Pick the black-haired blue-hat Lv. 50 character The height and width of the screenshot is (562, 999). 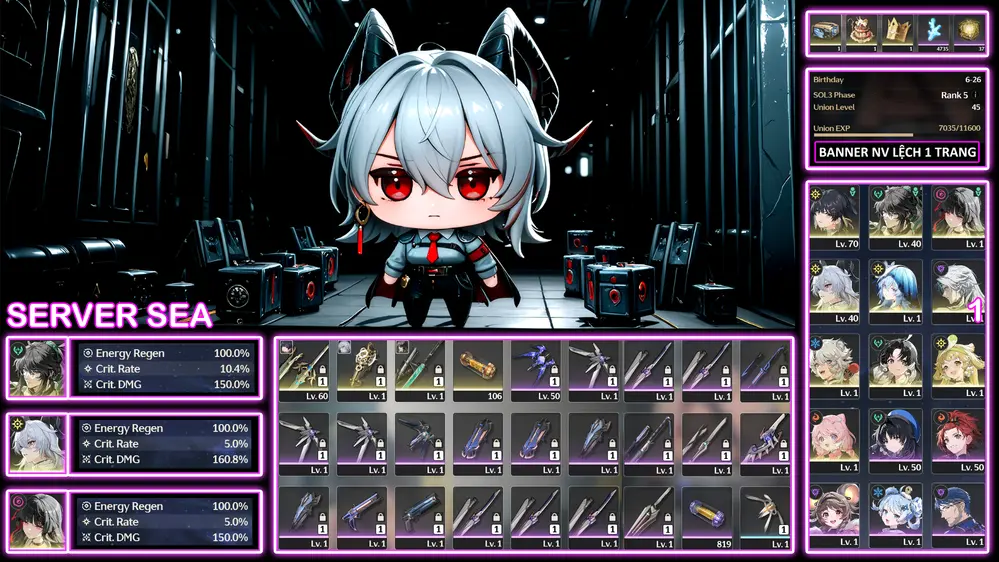[897, 440]
